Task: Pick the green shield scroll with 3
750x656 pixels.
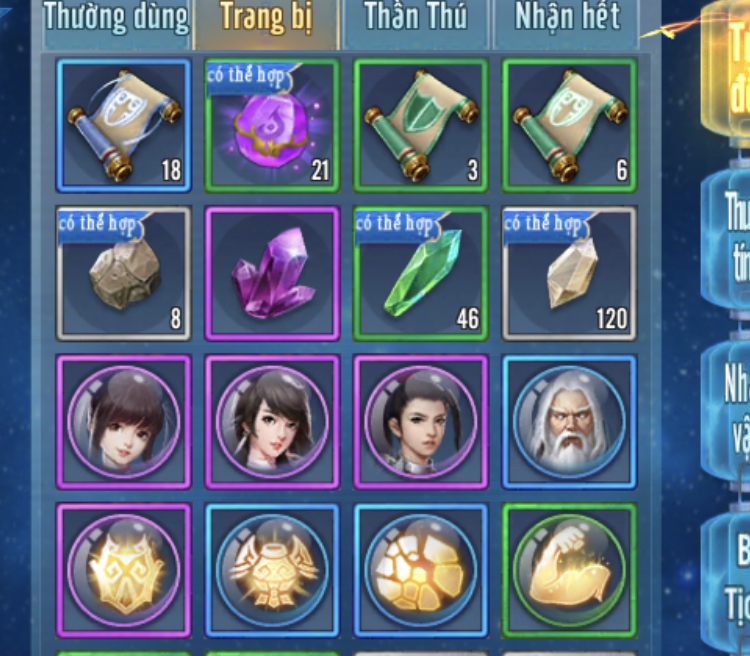Action: pos(421,125)
